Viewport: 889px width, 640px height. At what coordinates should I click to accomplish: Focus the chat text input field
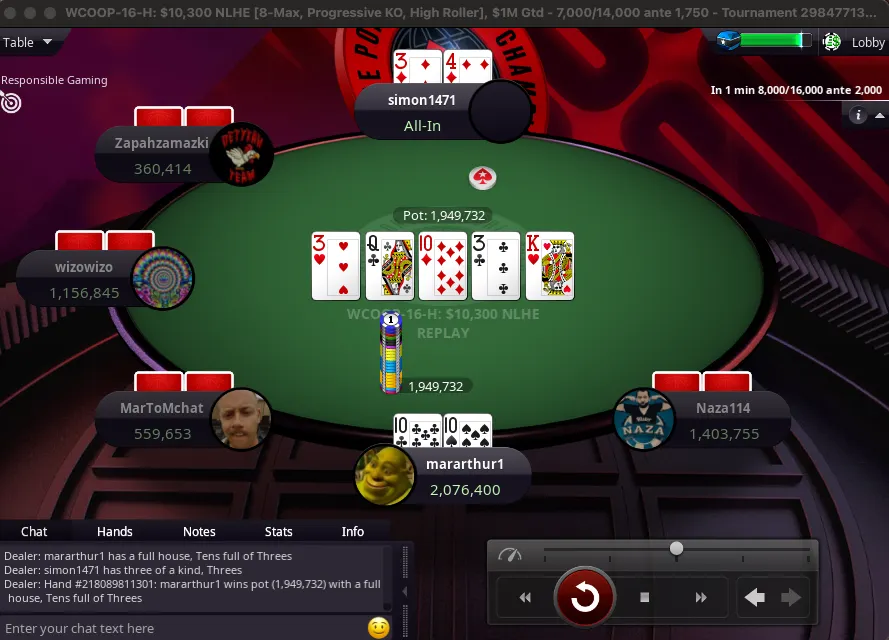click(x=180, y=628)
